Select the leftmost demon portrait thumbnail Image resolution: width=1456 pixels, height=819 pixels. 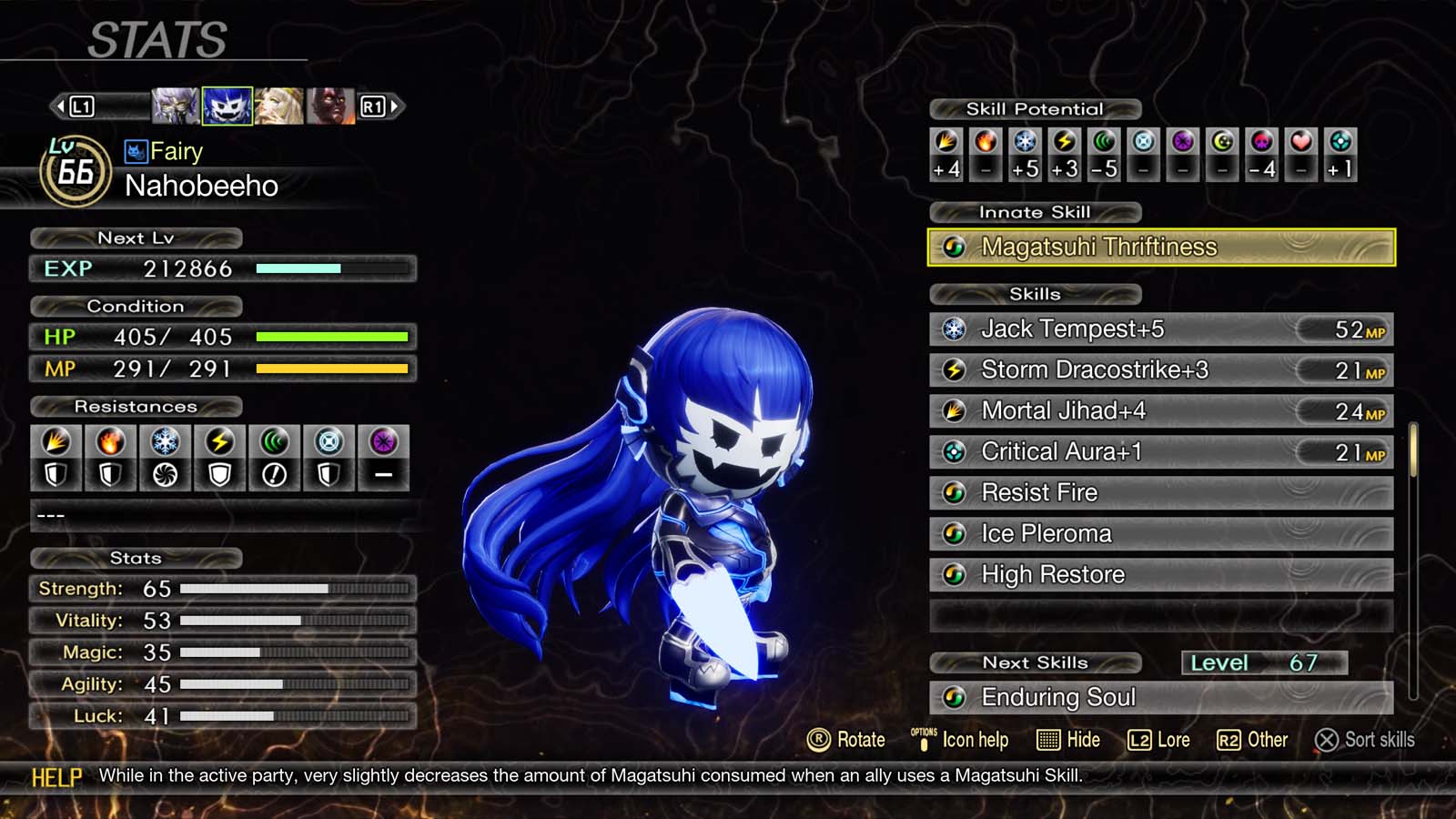175,106
